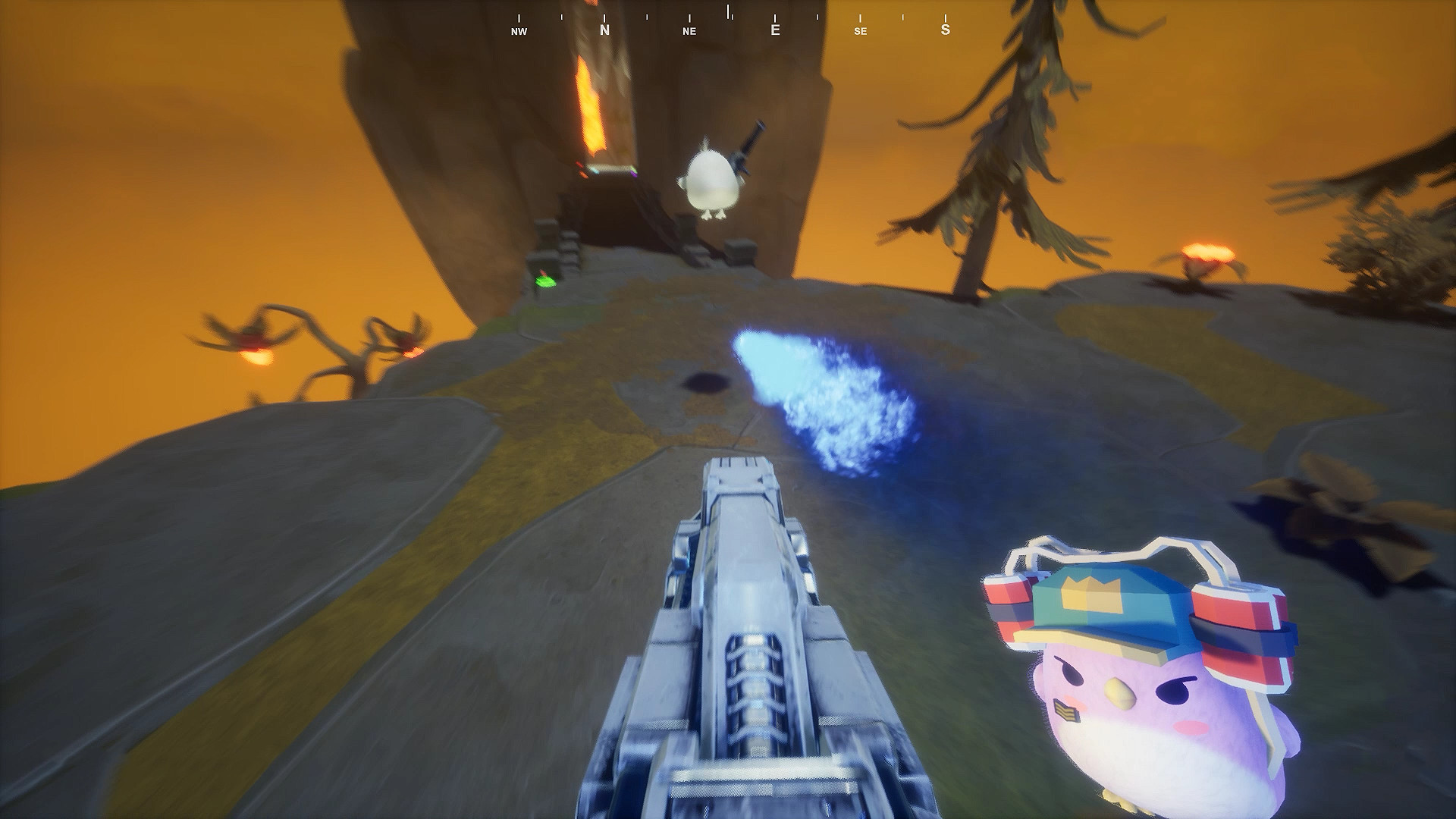Click the floating egg enemy
1456x819 pixels.
point(711,178)
